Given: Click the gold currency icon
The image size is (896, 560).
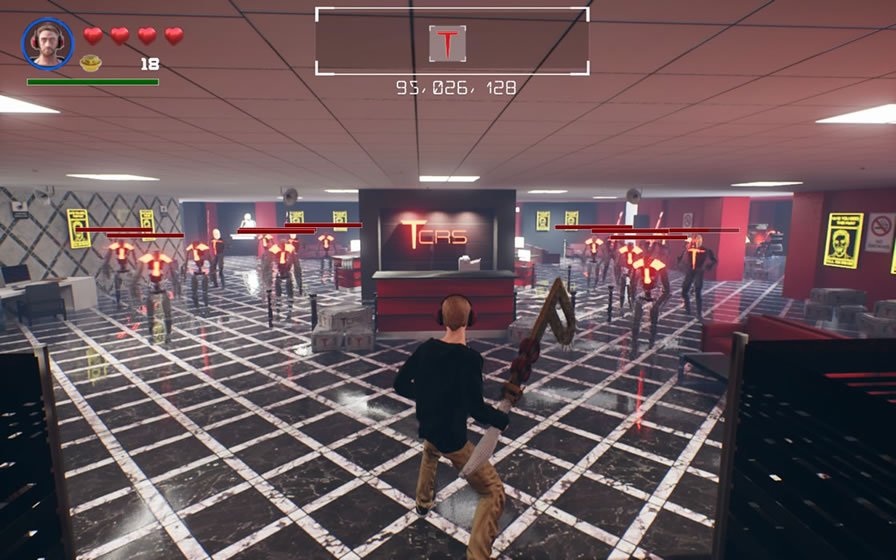Looking at the screenshot, I should click(91, 63).
